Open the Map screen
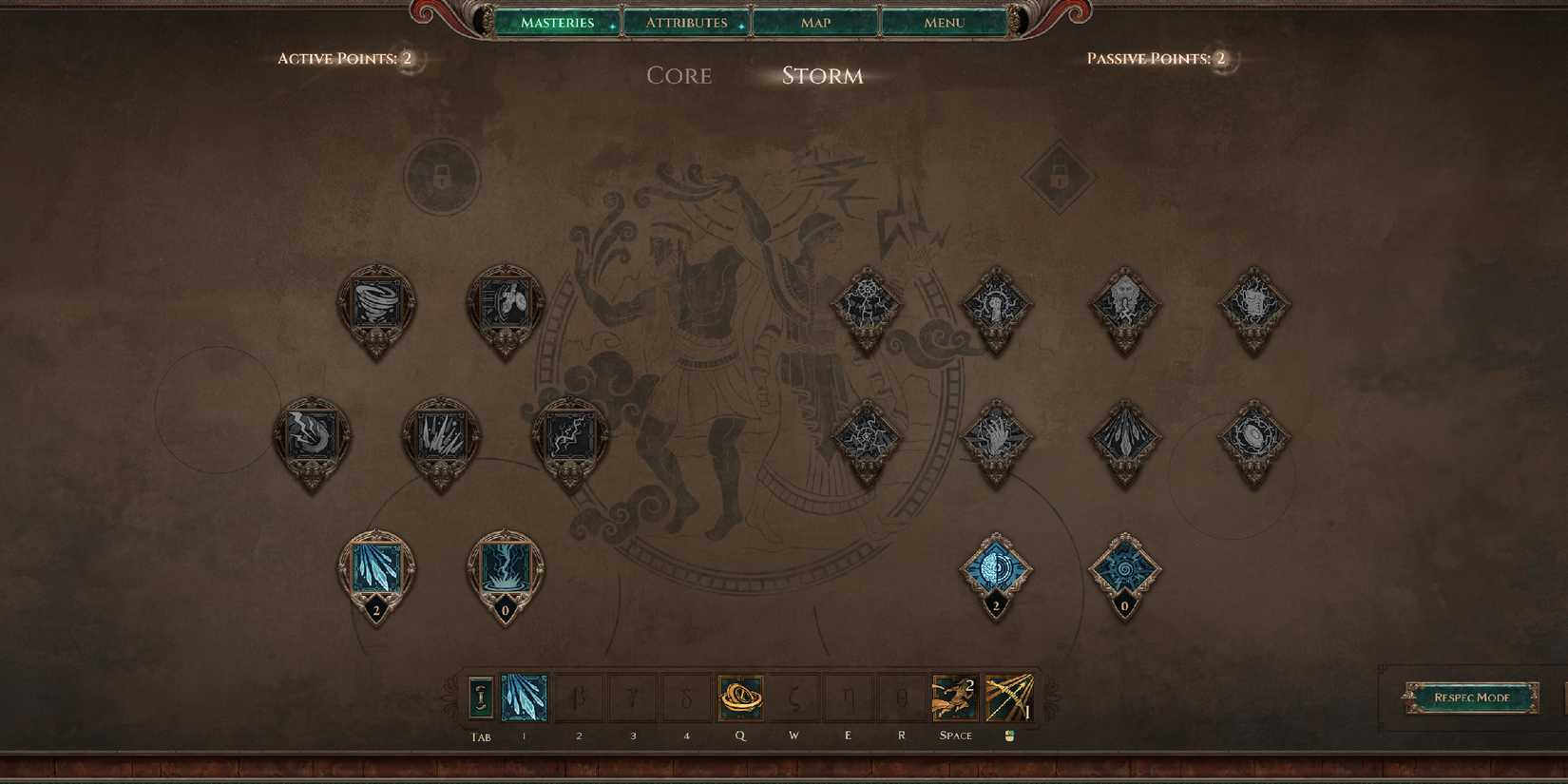Image resolution: width=1568 pixels, height=784 pixels. [814, 22]
